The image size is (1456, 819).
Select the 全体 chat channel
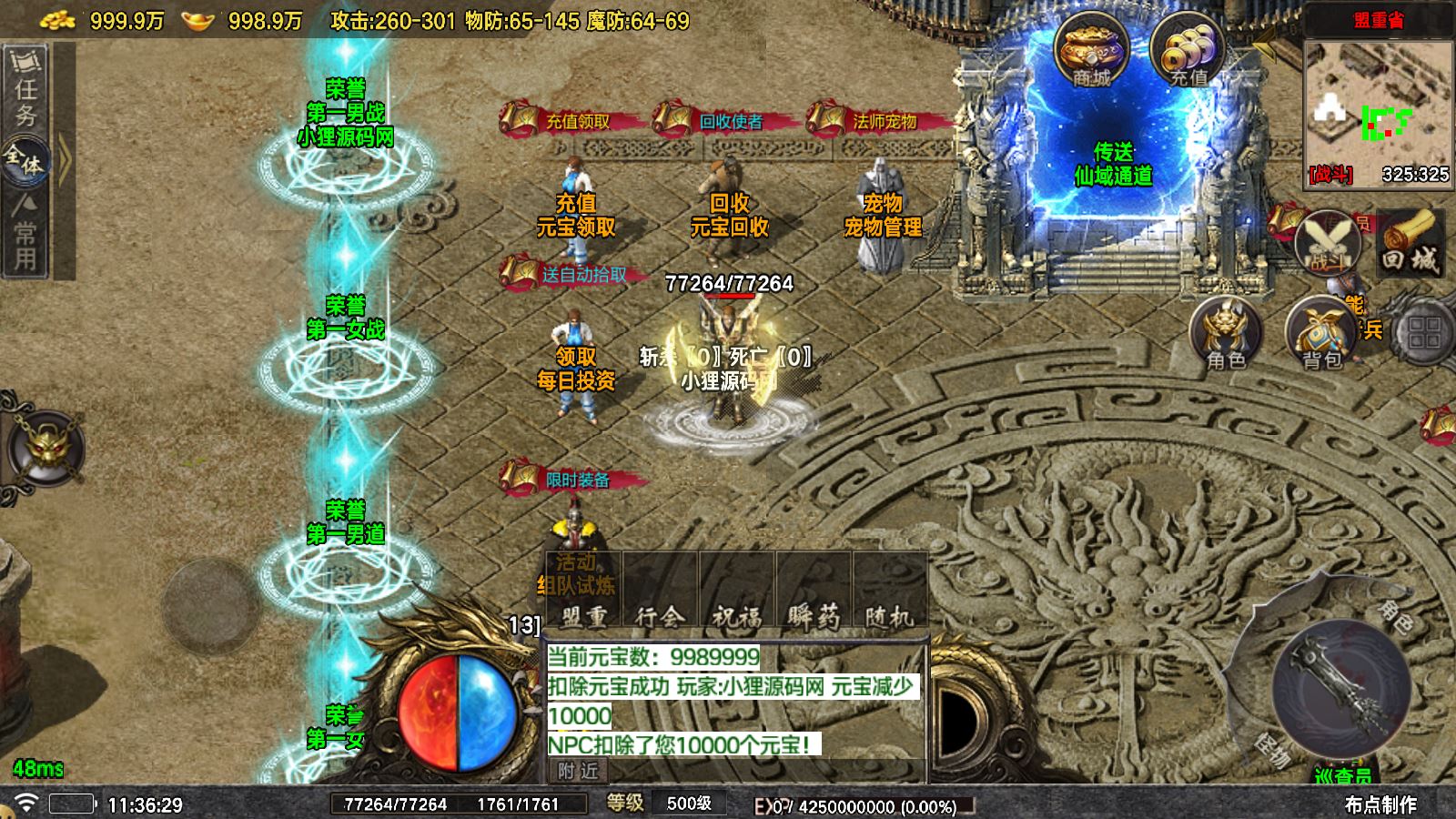click(25, 162)
